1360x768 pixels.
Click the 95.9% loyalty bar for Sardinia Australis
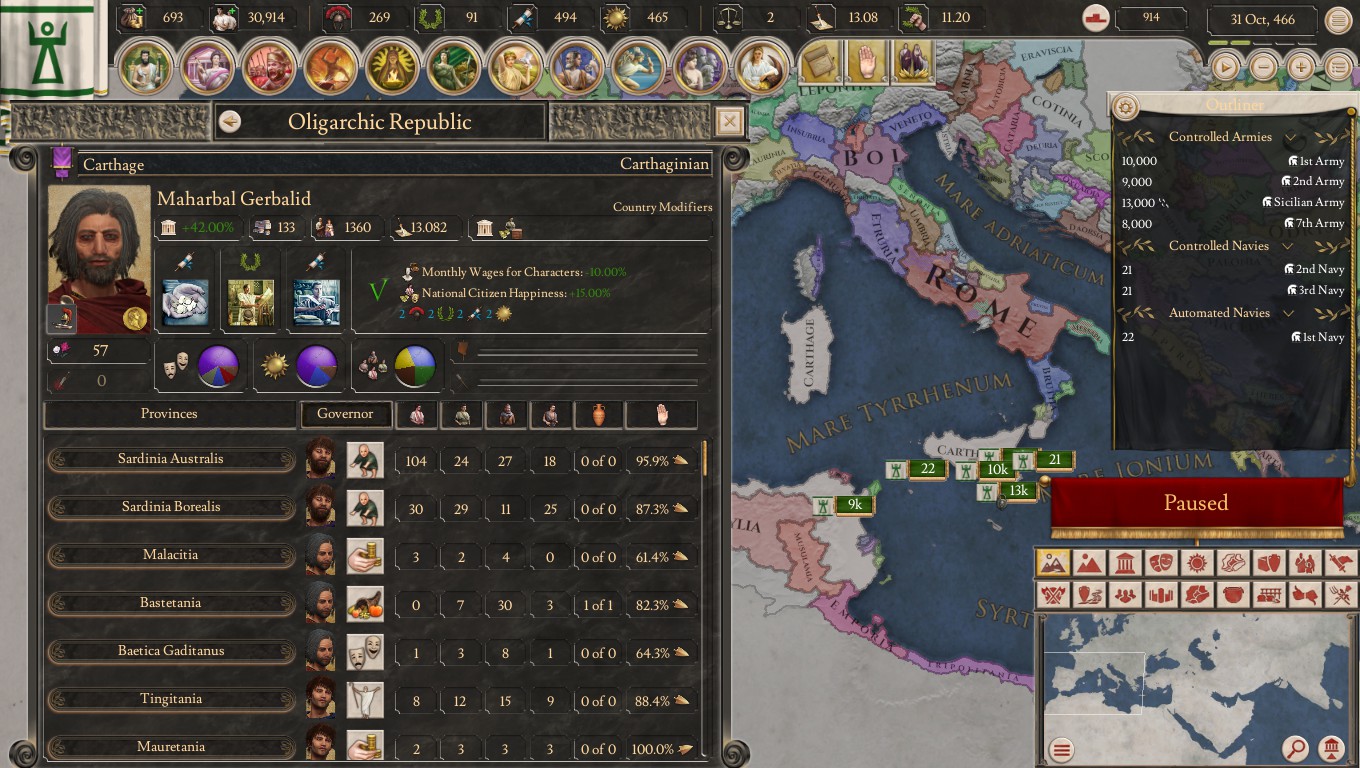coord(661,459)
